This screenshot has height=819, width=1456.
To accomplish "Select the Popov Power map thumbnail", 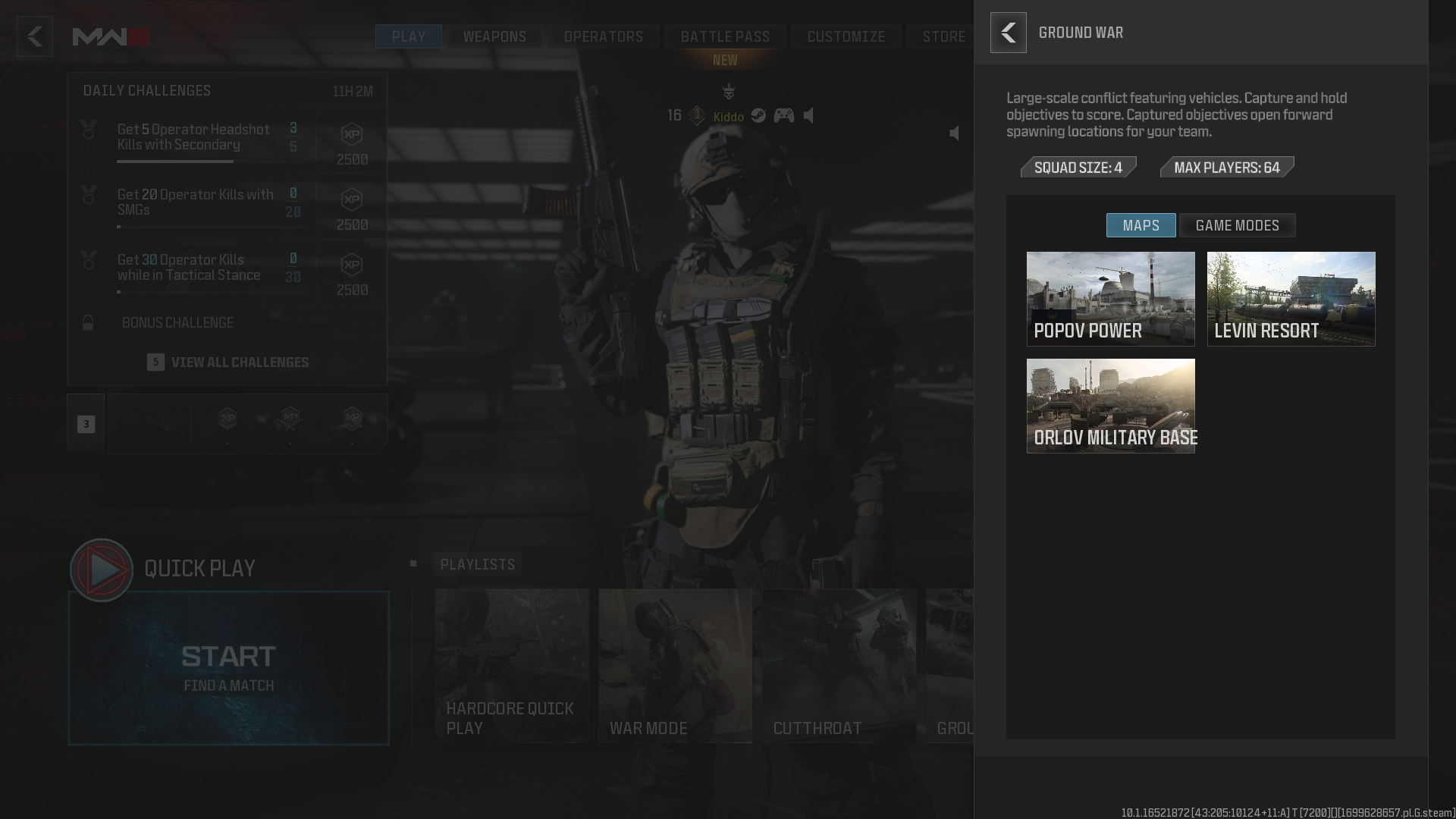I will 1110,299.
